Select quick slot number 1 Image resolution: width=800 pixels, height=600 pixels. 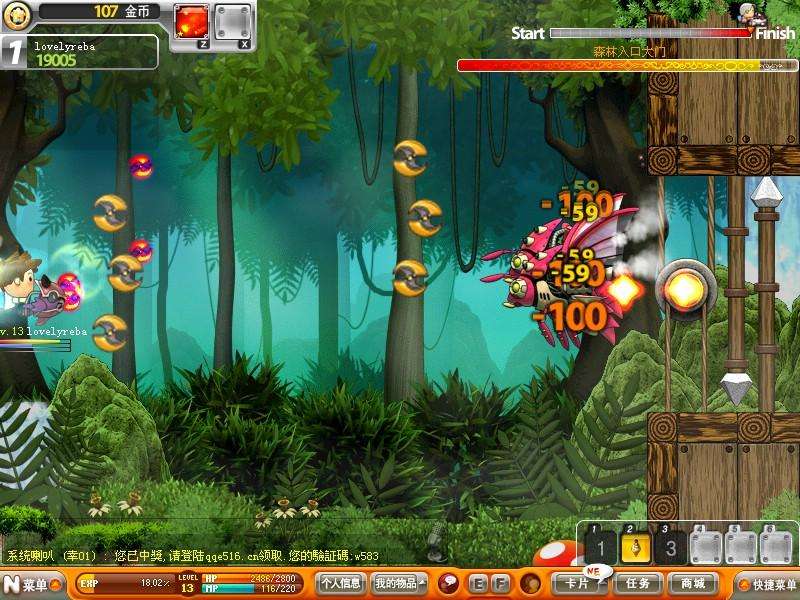click(x=599, y=546)
